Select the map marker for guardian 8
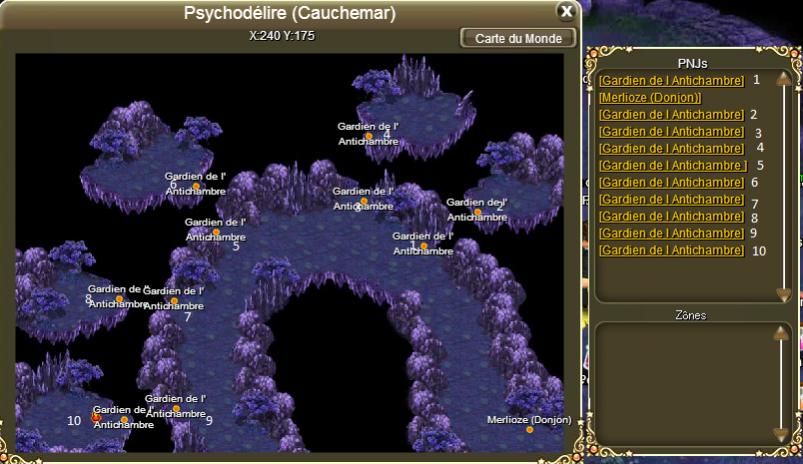 (119, 298)
